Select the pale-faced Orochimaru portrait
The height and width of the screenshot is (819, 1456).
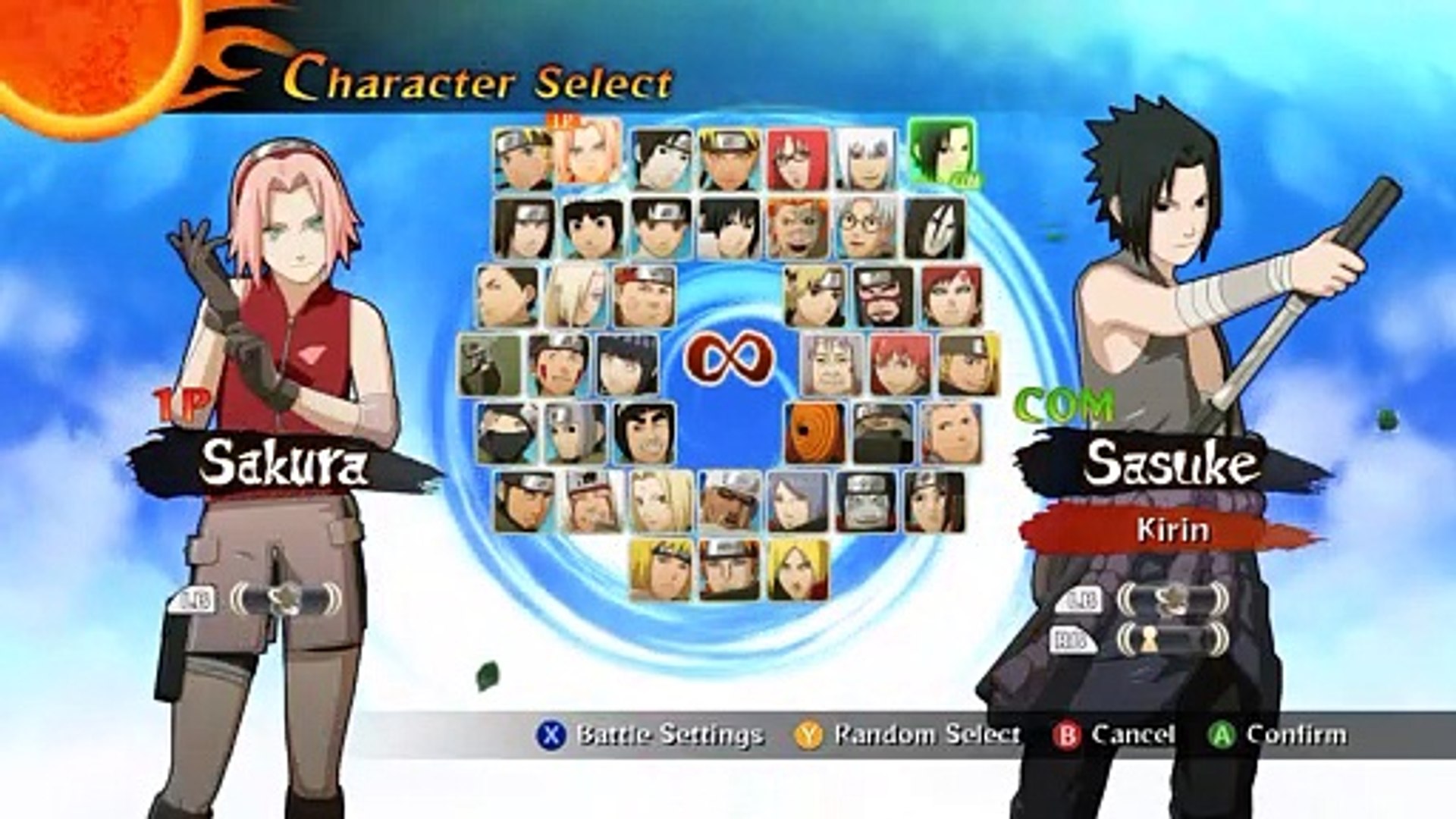pos(934,227)
